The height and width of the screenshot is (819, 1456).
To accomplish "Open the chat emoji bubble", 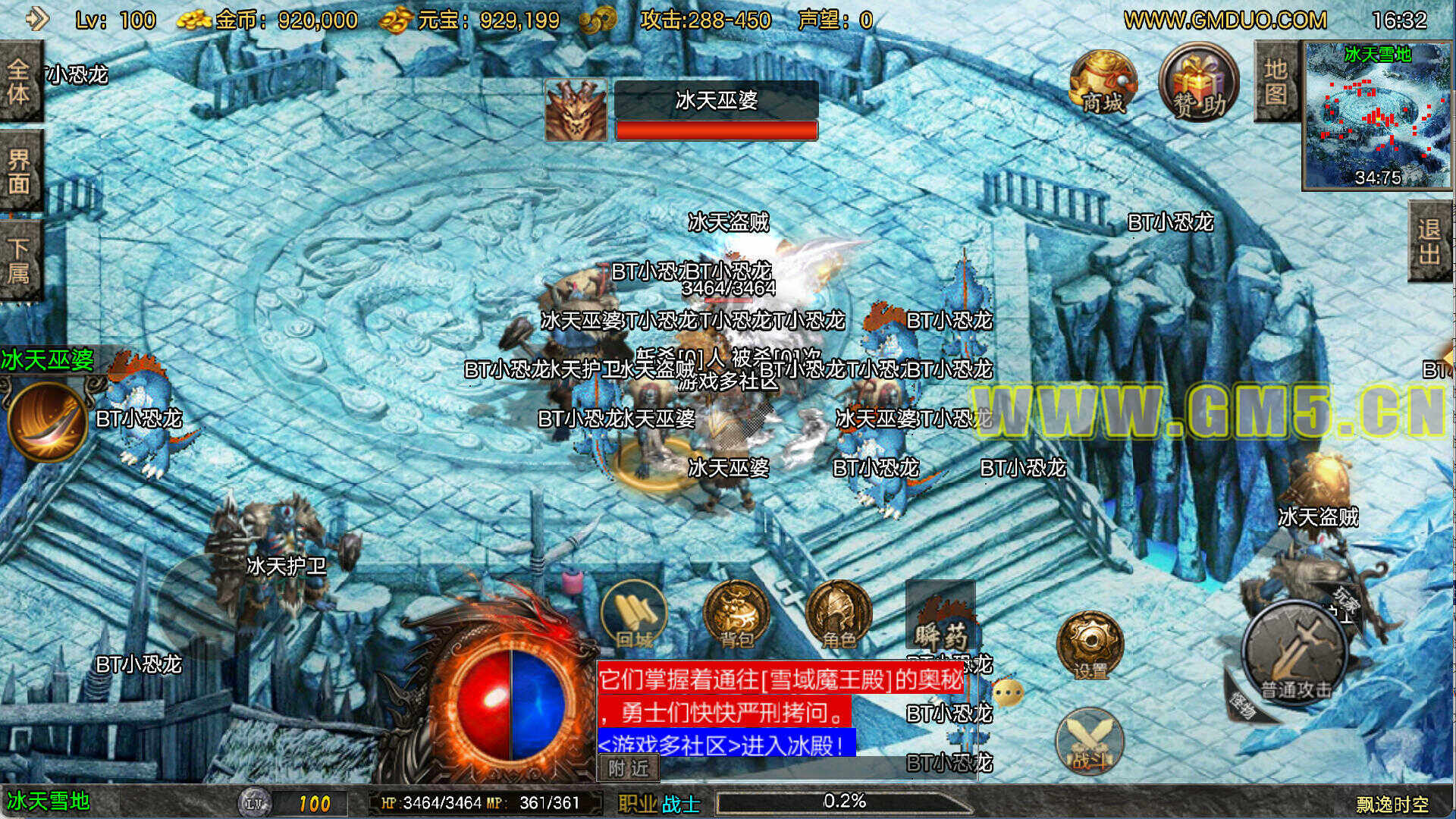I will 1008,692.
